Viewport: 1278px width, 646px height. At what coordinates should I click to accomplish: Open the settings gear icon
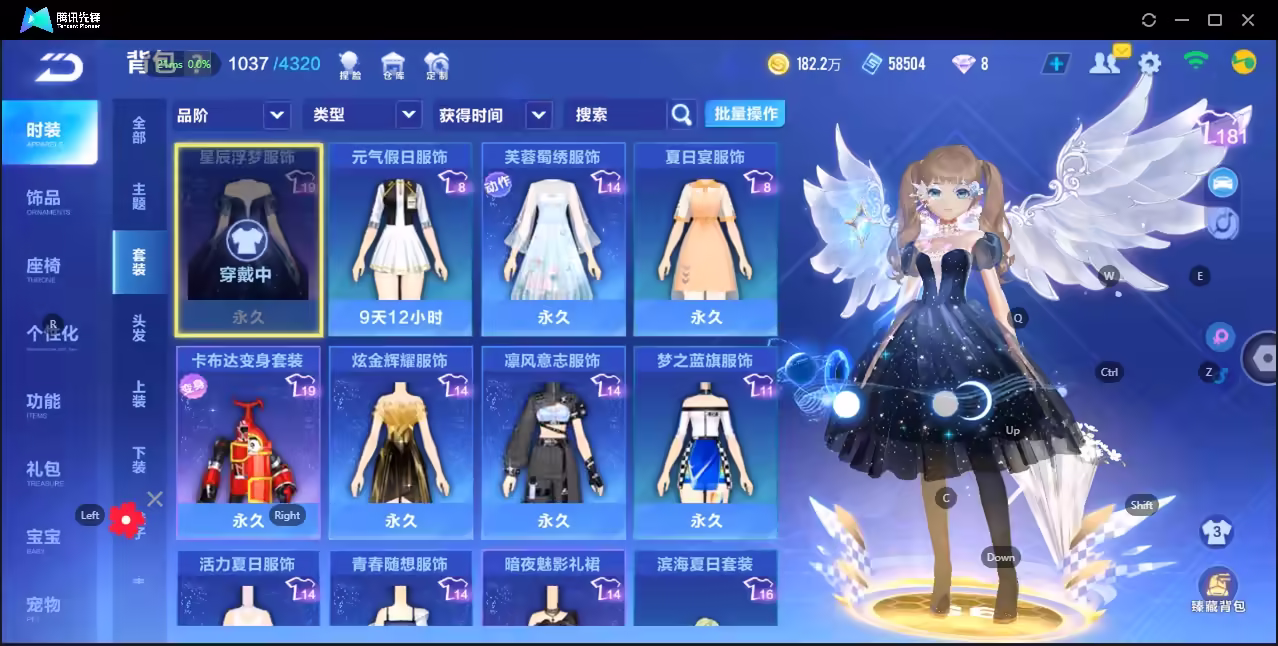1150,64
